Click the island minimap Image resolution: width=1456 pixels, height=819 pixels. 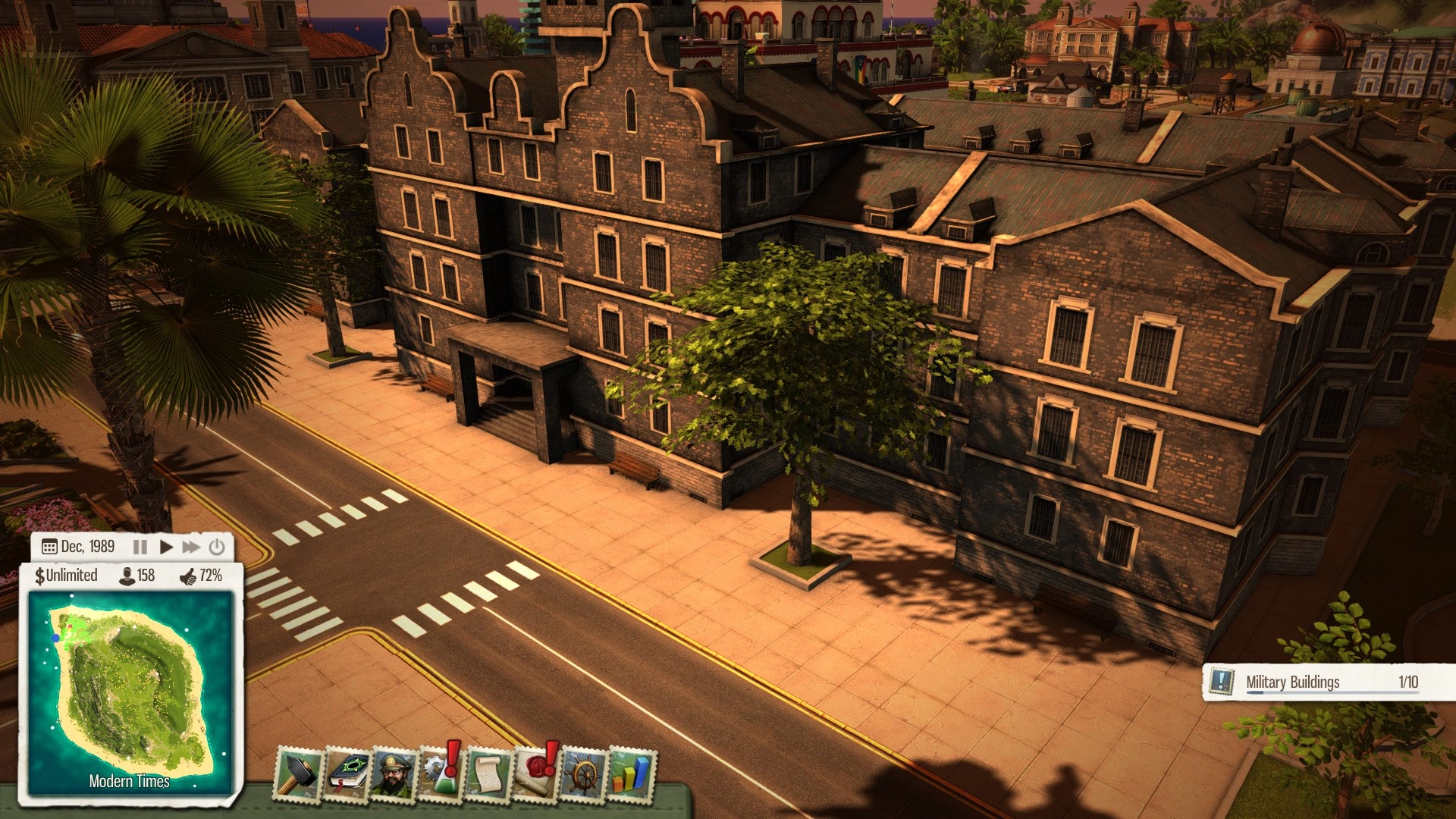point(130,690)
